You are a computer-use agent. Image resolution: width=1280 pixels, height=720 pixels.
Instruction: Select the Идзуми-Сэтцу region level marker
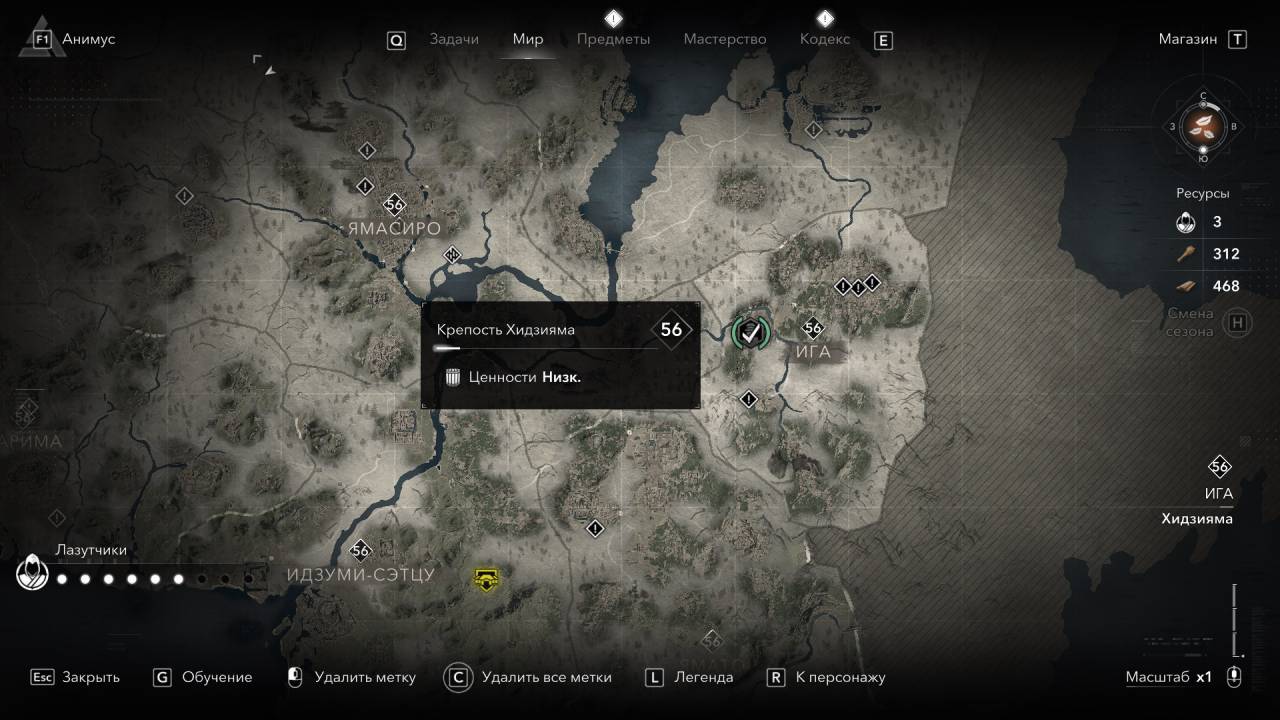click(360, 550)
